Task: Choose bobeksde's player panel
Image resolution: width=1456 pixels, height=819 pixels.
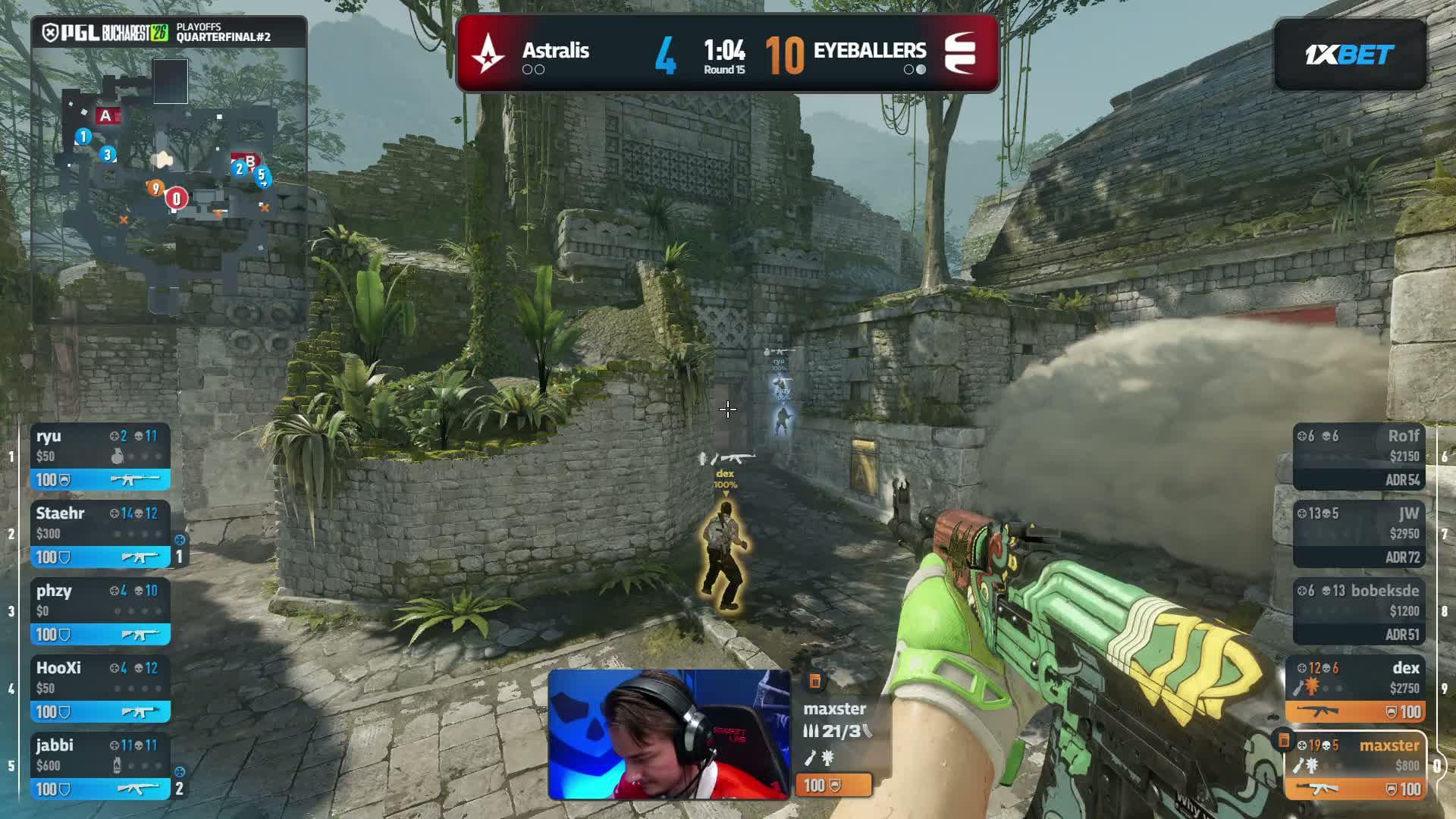Action: click(1358, 612)
